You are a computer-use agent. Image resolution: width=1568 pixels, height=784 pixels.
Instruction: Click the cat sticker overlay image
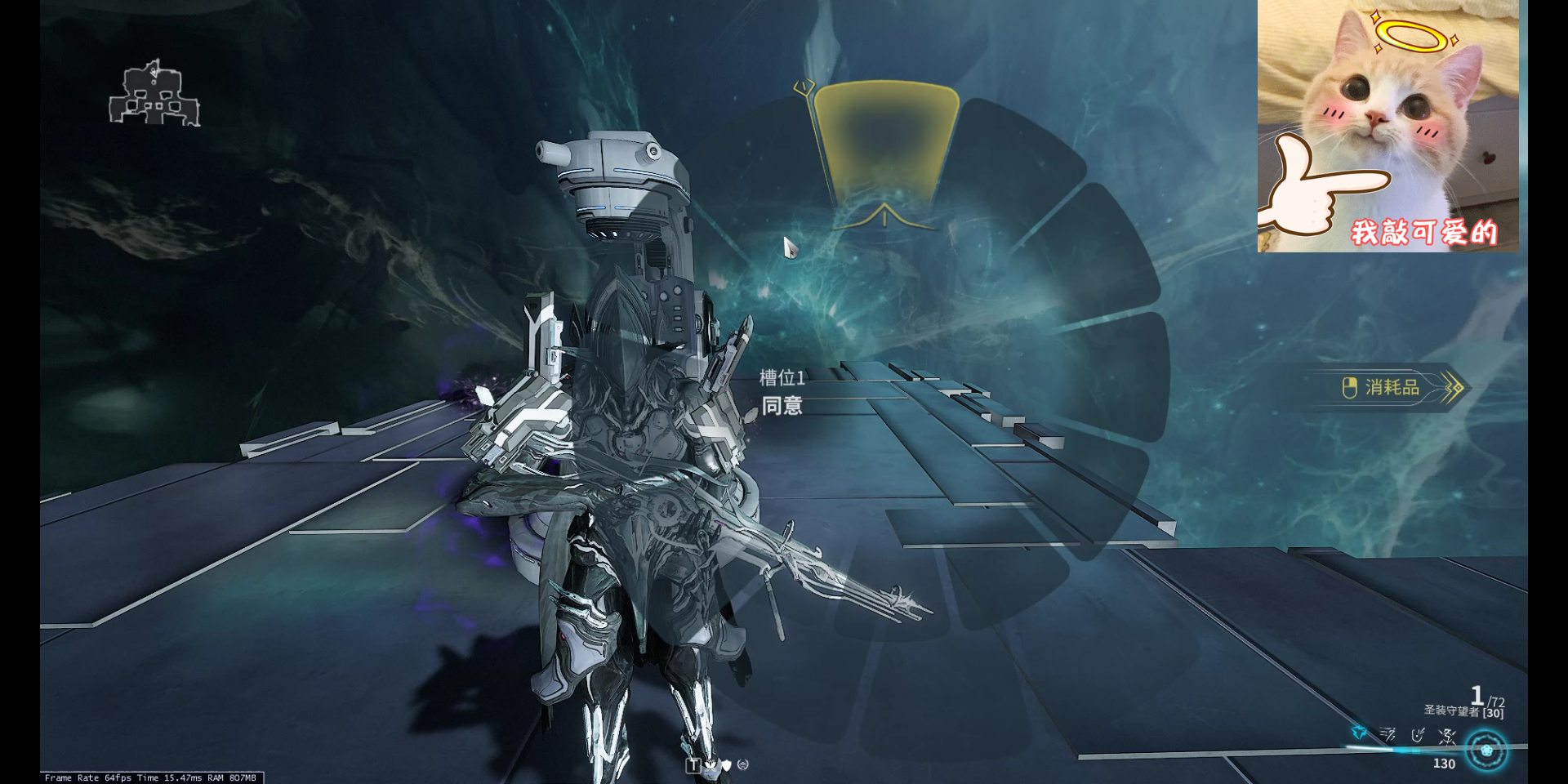[1388, 127]
